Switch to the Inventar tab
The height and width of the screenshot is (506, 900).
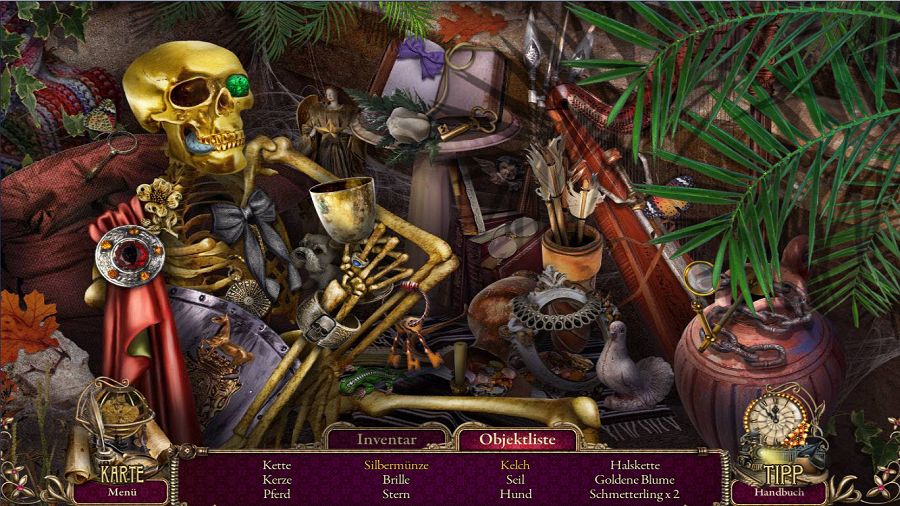[386, 438]
